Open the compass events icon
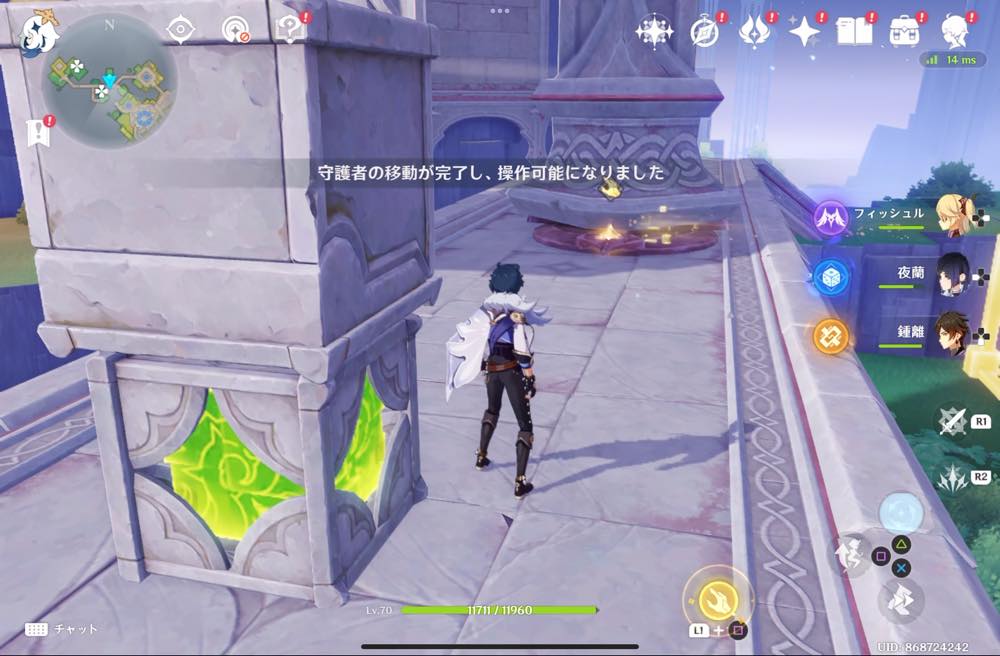 (x=705, y=32)
